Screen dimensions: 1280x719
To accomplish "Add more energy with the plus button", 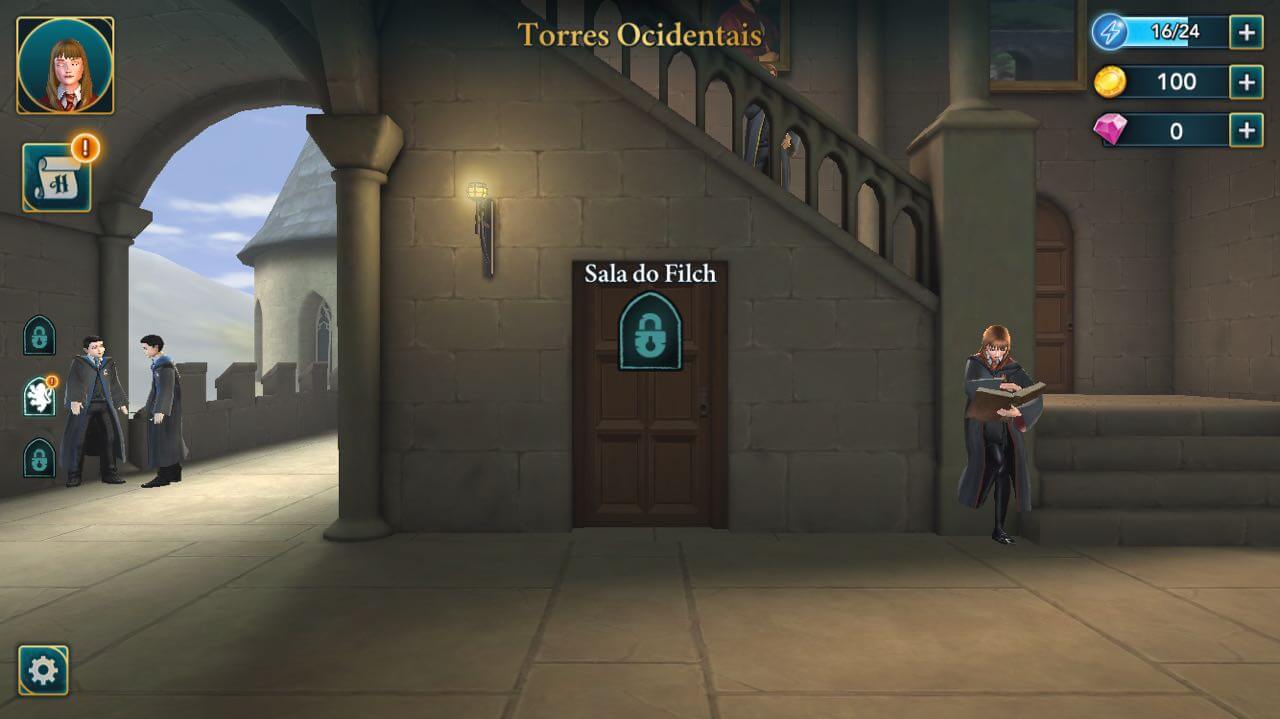I will [x=1246, y=32].
